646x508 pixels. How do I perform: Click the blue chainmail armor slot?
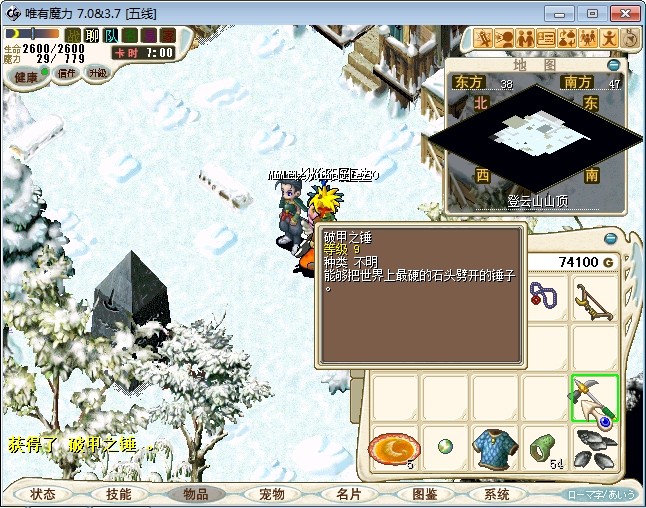click(x=494, y=447)
